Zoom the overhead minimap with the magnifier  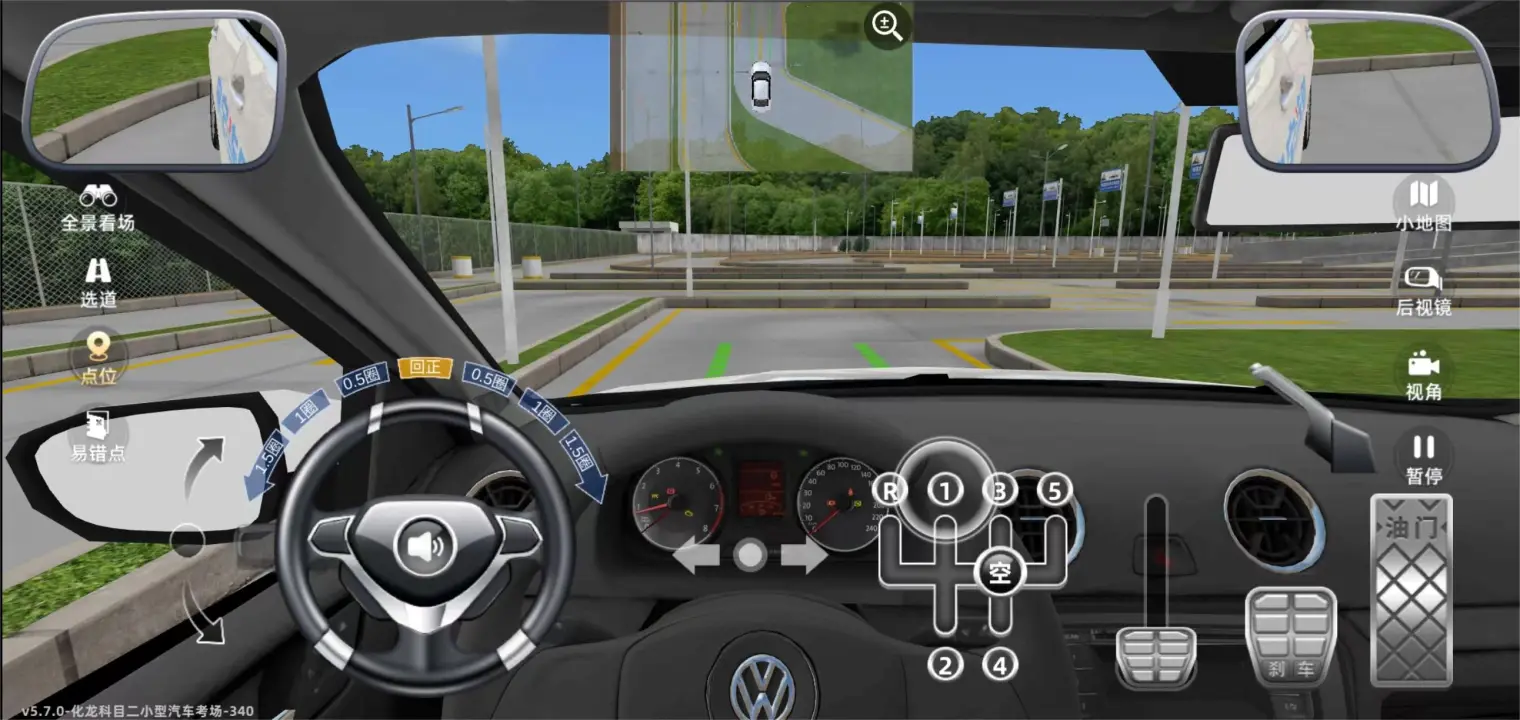pyautogui.click(x=887, y=27)
